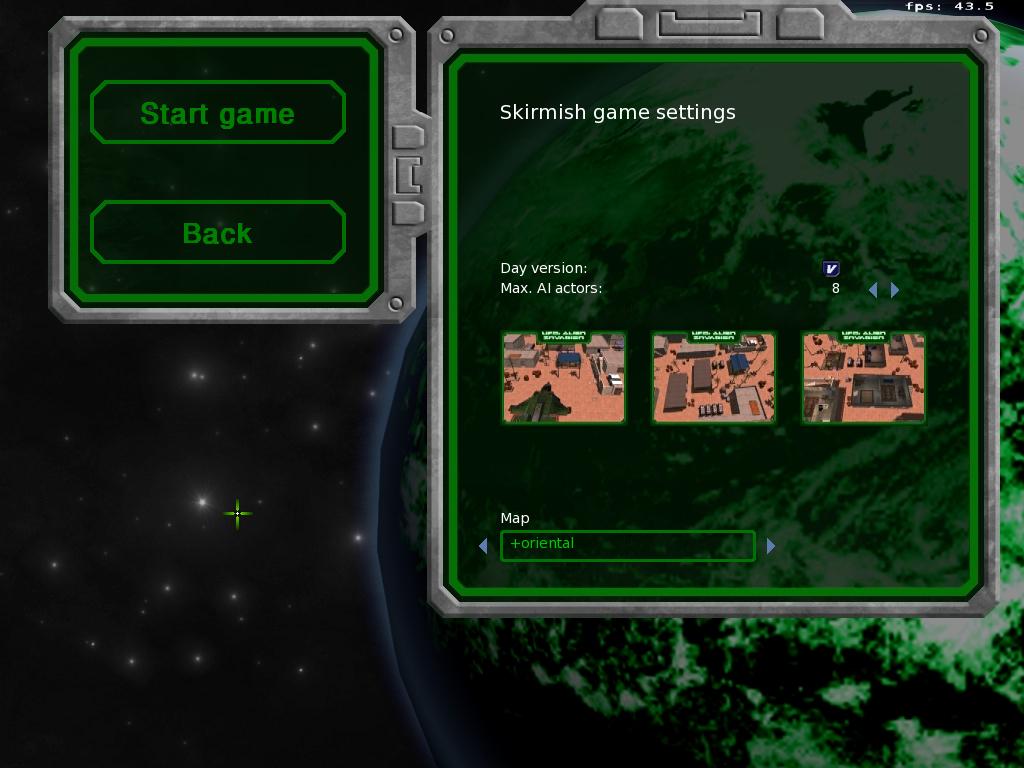
Task: Click the Start game button
Action: coord(217,113)
